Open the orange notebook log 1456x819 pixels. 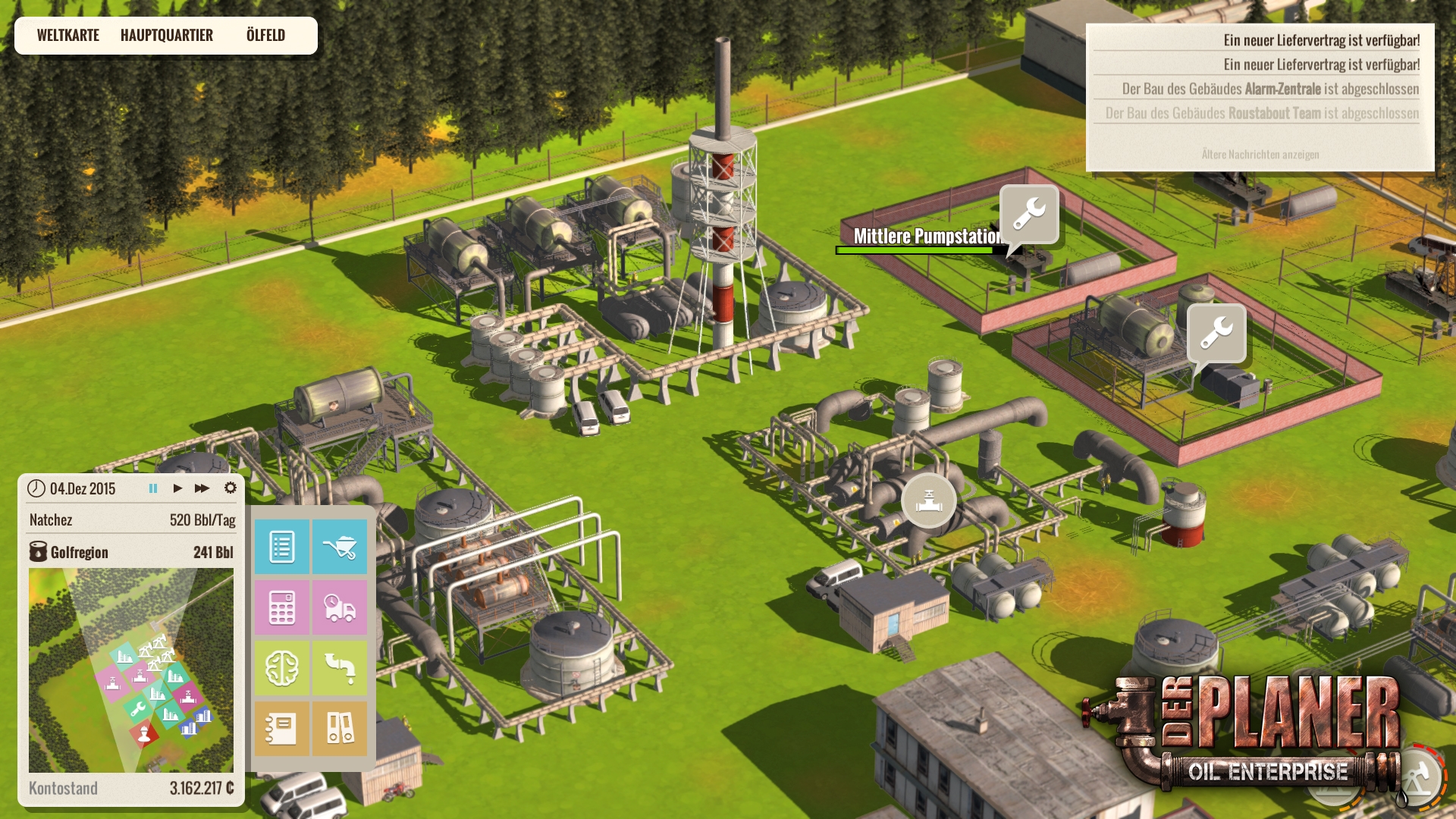pos(282,729)
